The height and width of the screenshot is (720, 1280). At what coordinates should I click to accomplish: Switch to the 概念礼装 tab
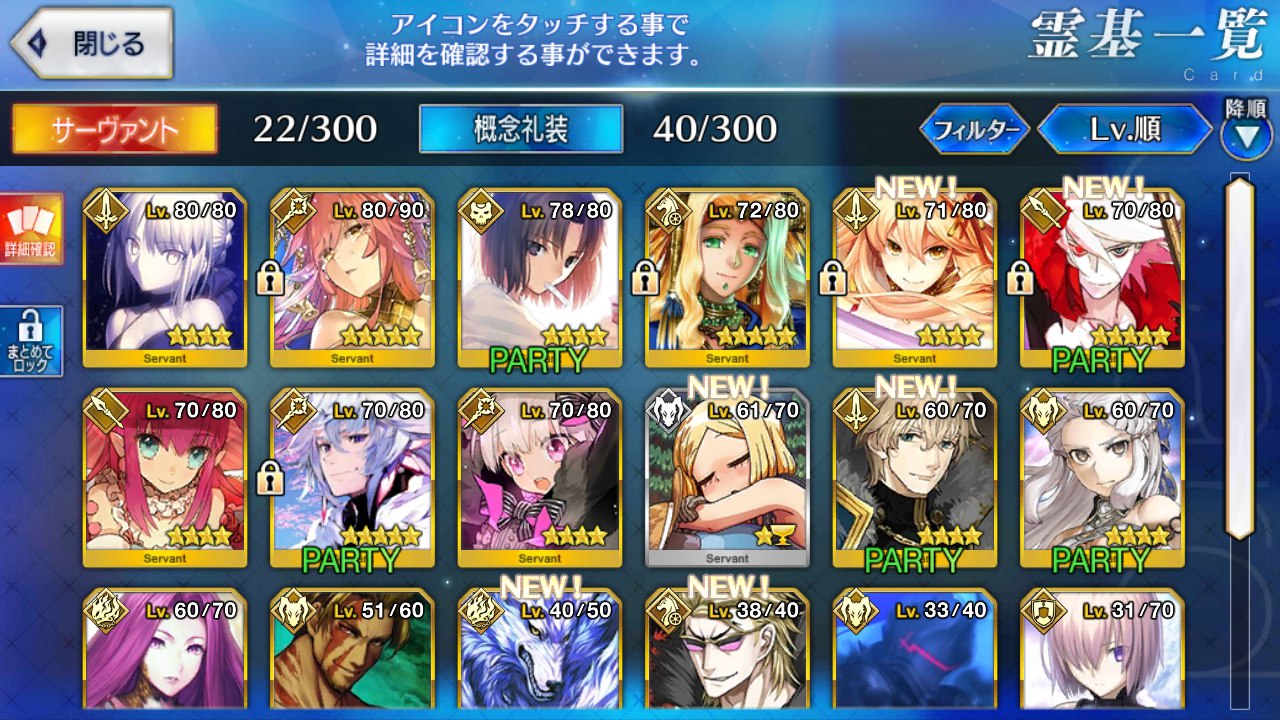click(x=521, y=129)
